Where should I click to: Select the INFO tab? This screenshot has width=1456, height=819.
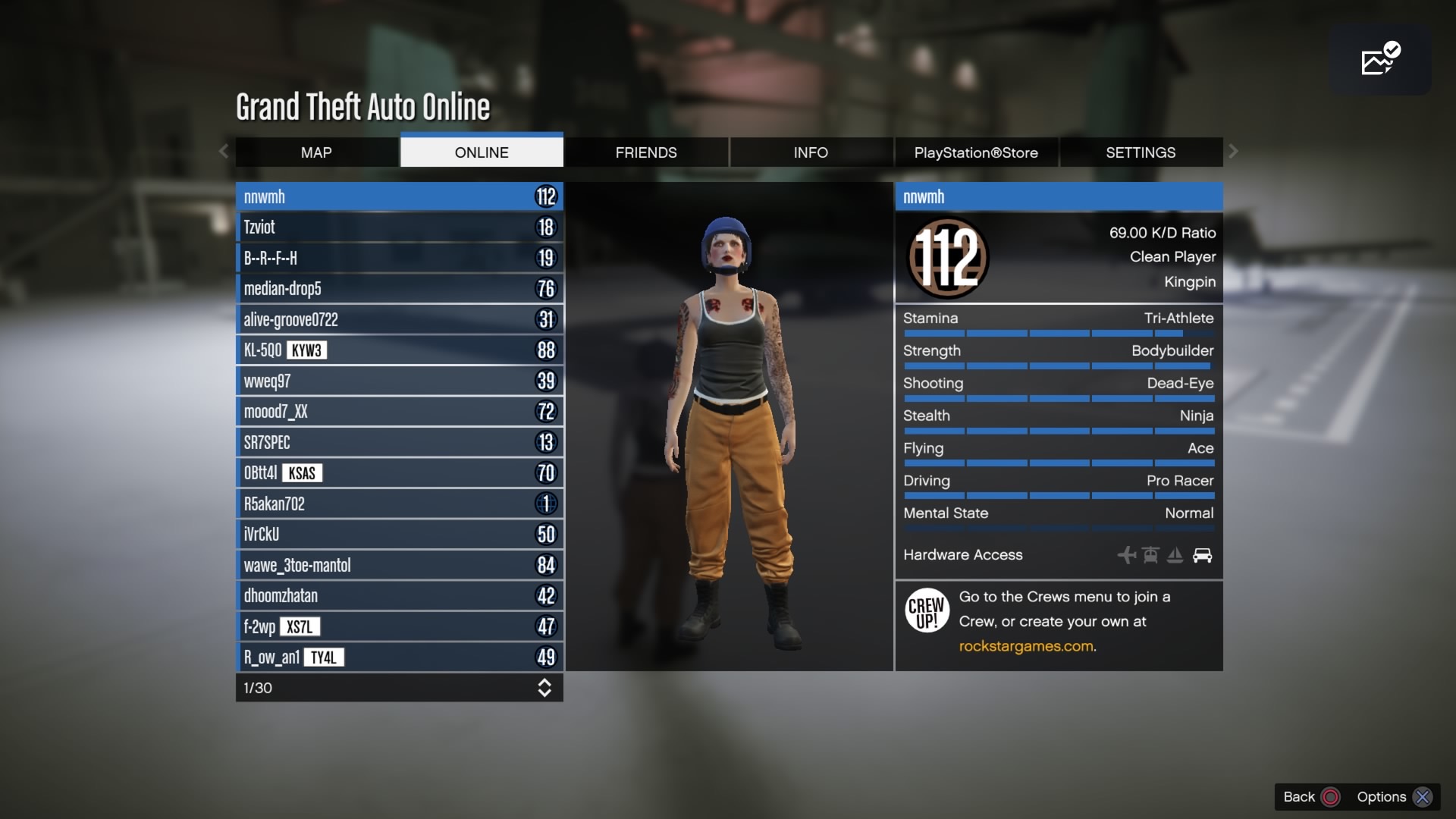(x=811, y=152)
